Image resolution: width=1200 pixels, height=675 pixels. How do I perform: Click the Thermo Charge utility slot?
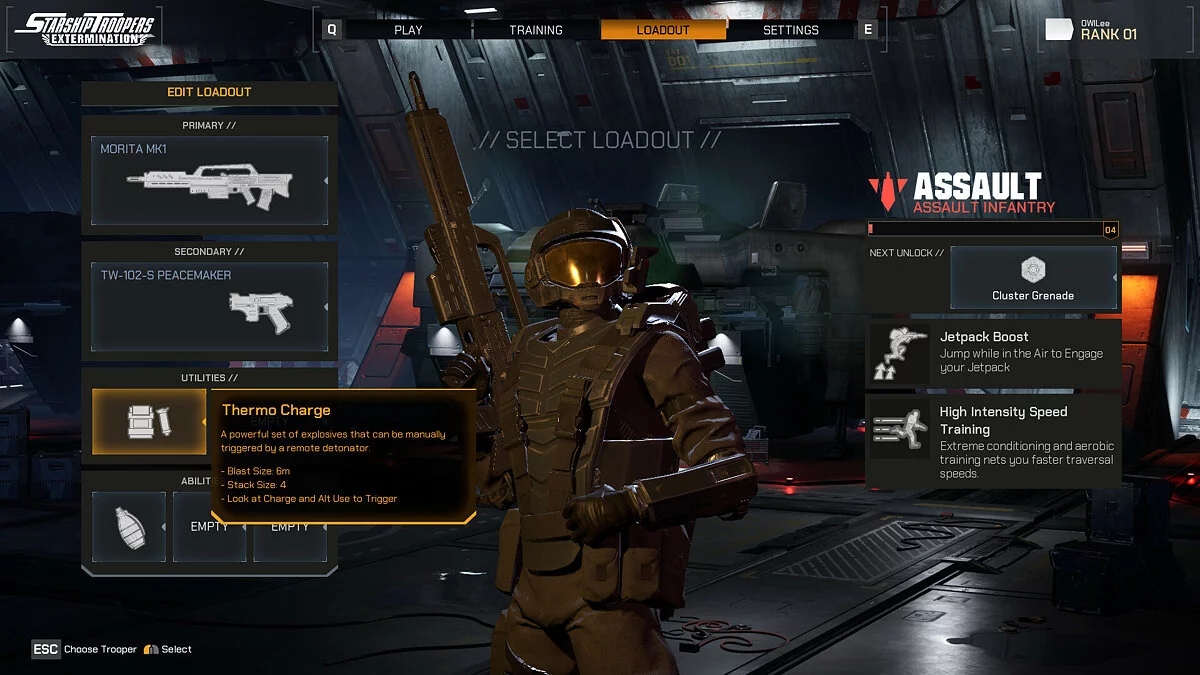[148, 421]
